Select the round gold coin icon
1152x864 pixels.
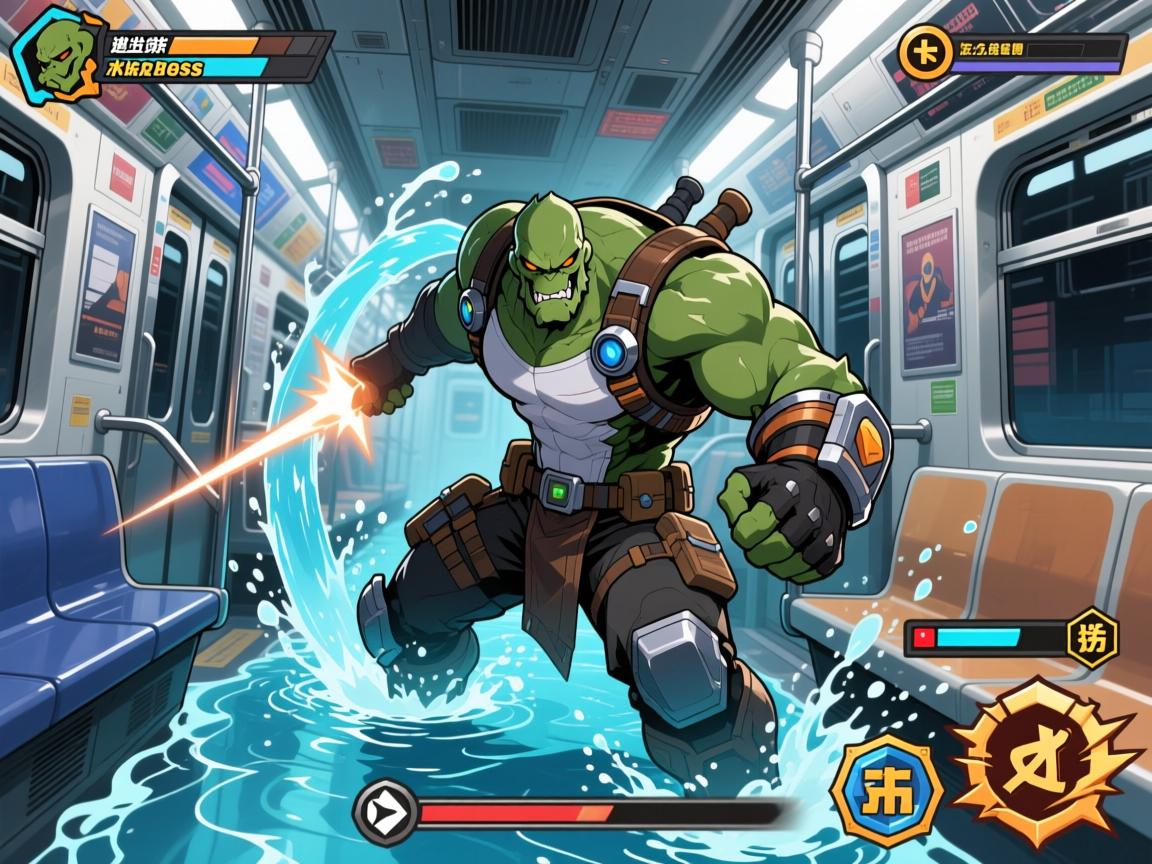tap(922, 53)
